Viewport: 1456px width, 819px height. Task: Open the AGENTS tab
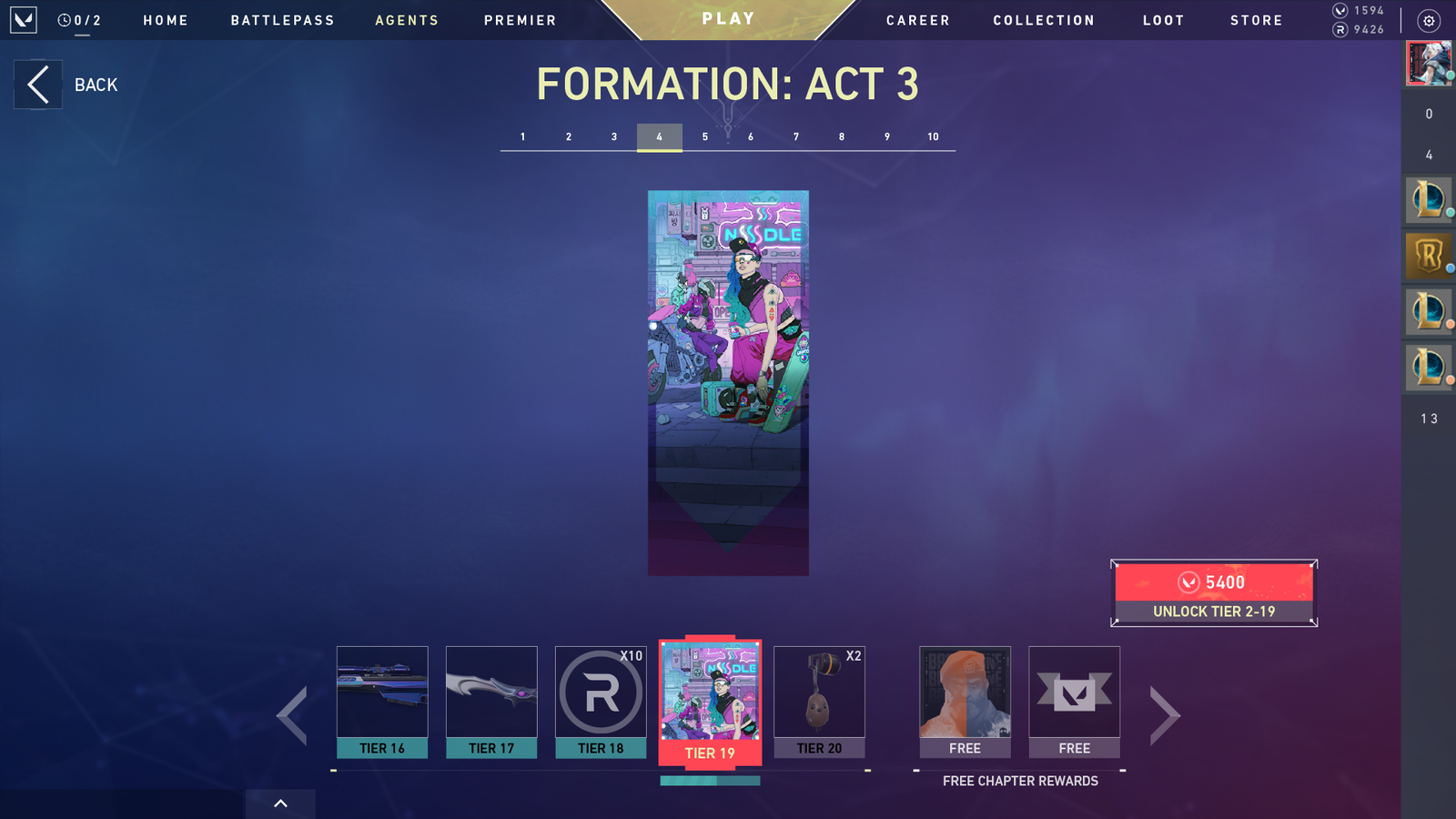coord(407,19)
